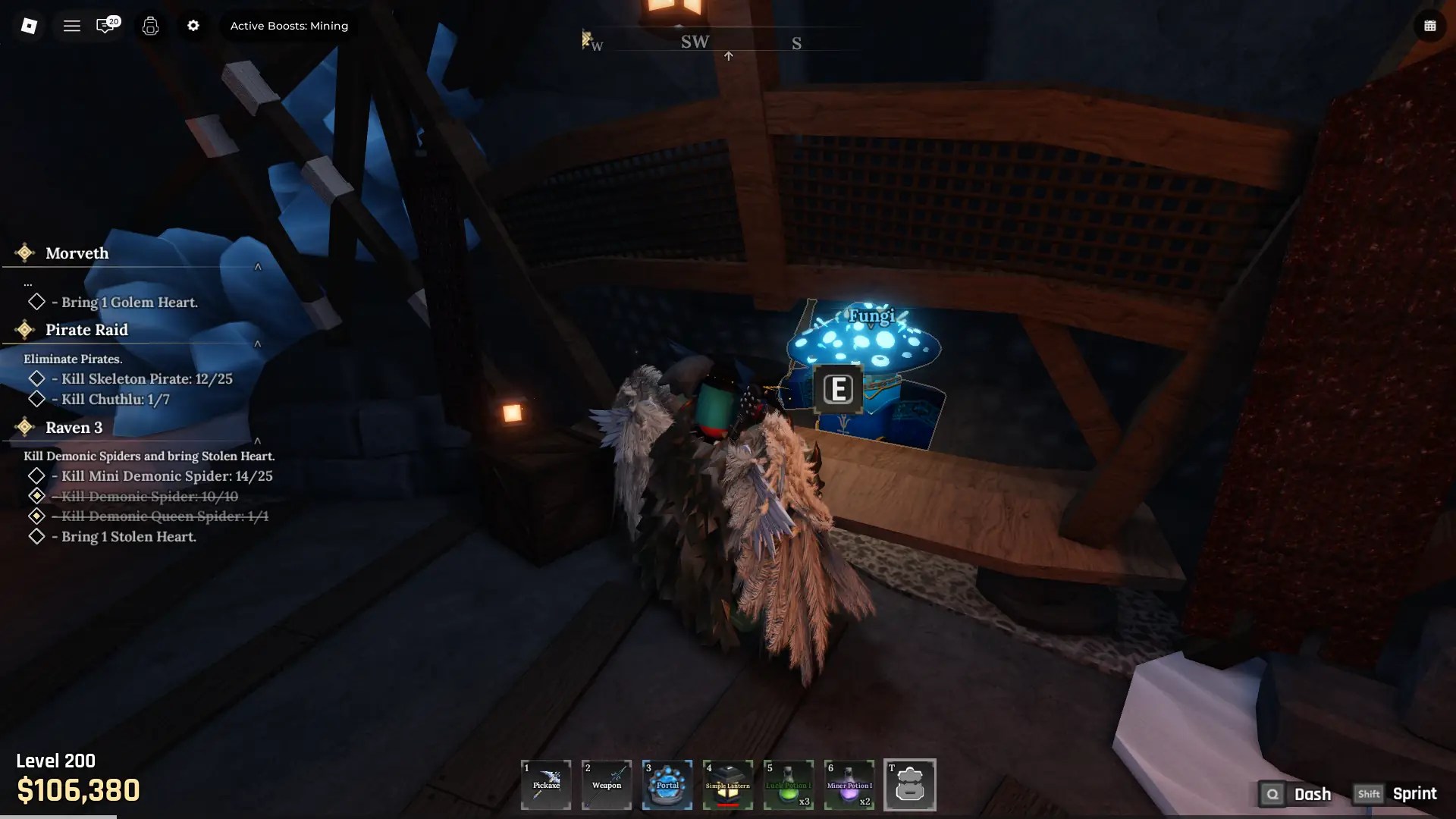Select the Simple Lantern in slot 4

coord(727,785)
